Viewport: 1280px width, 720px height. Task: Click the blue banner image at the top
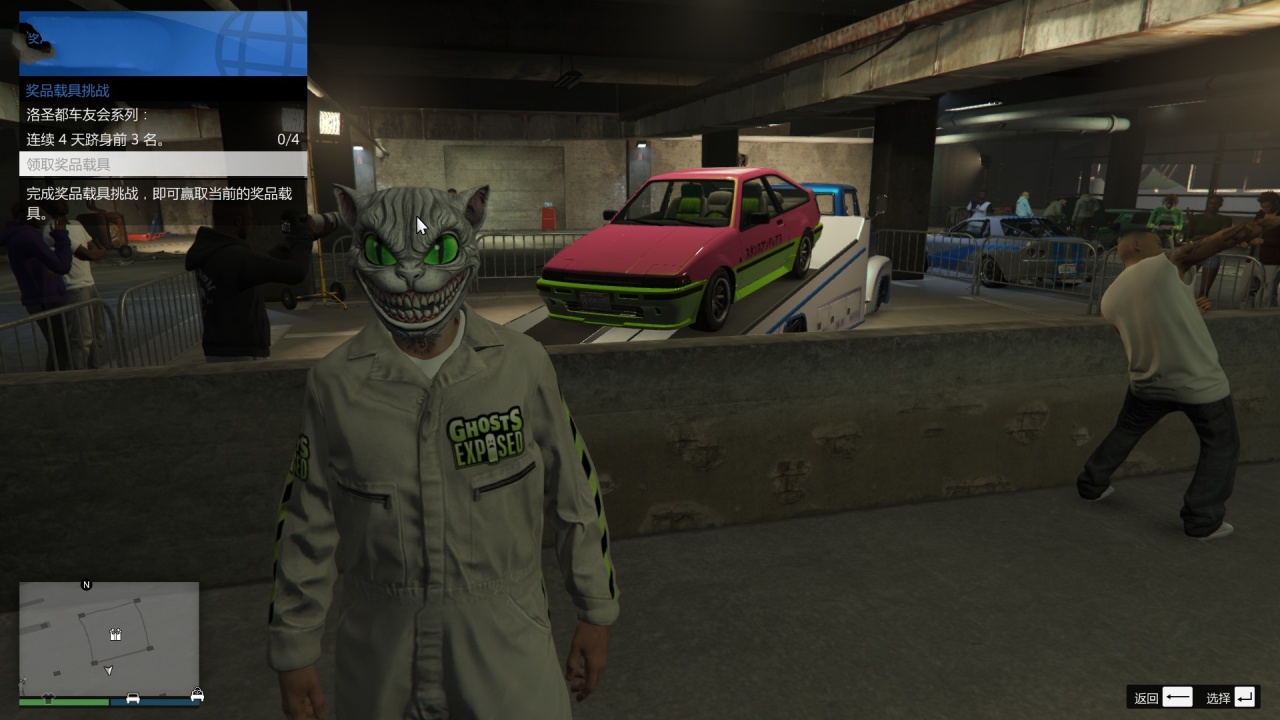(160, 40)
